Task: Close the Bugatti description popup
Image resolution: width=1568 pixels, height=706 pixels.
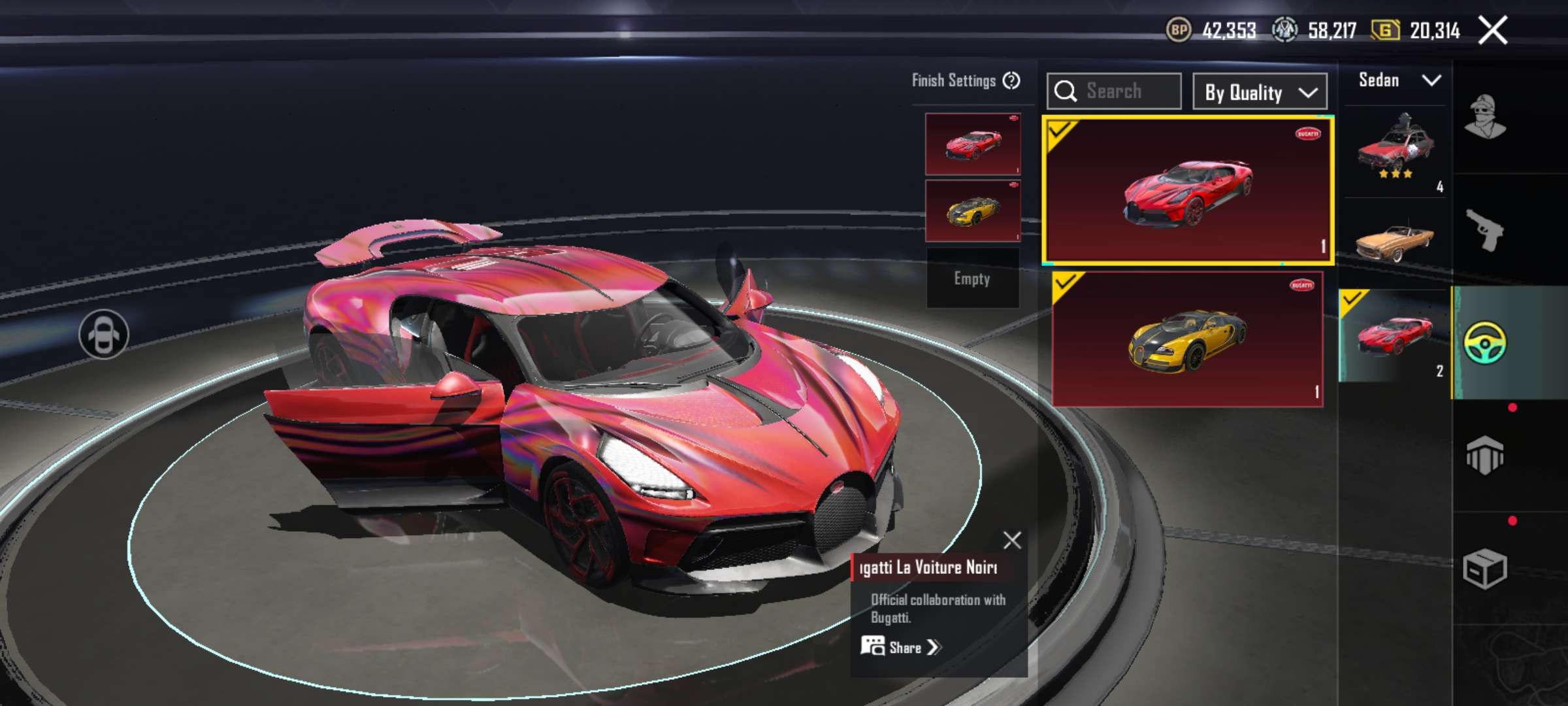Action: pyautogui.click(x=1012, y=540)
